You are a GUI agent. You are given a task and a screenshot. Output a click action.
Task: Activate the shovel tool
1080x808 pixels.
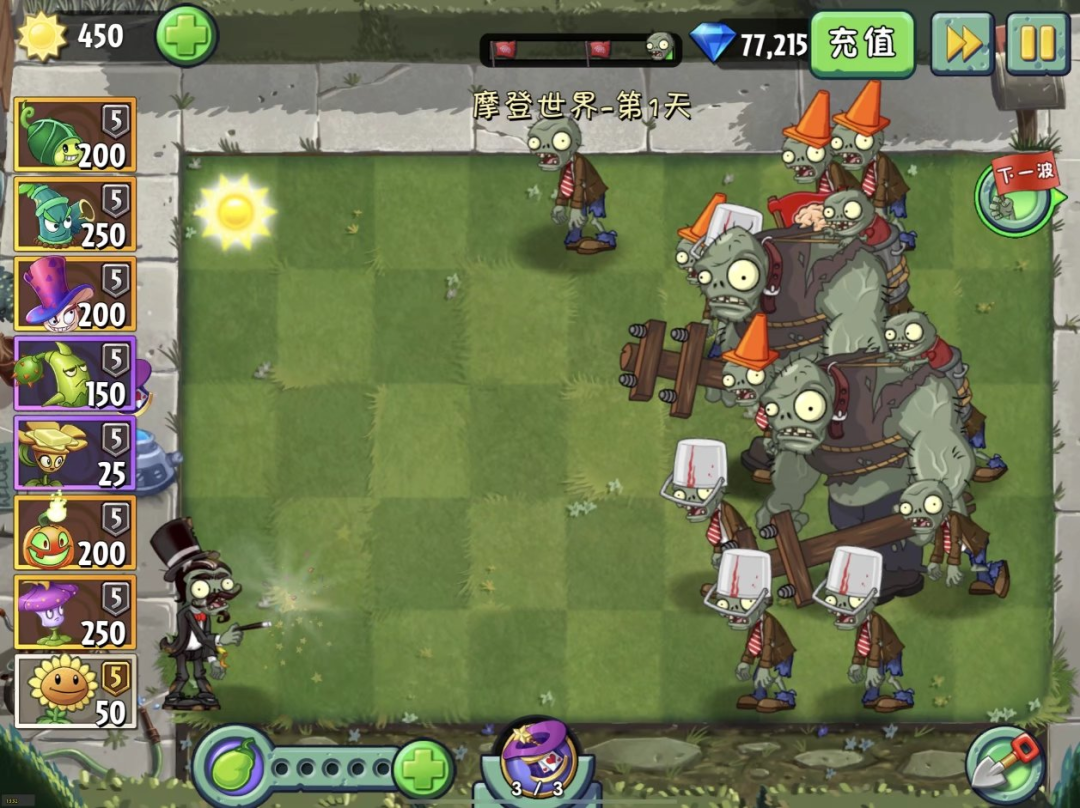click(1006, 765)
